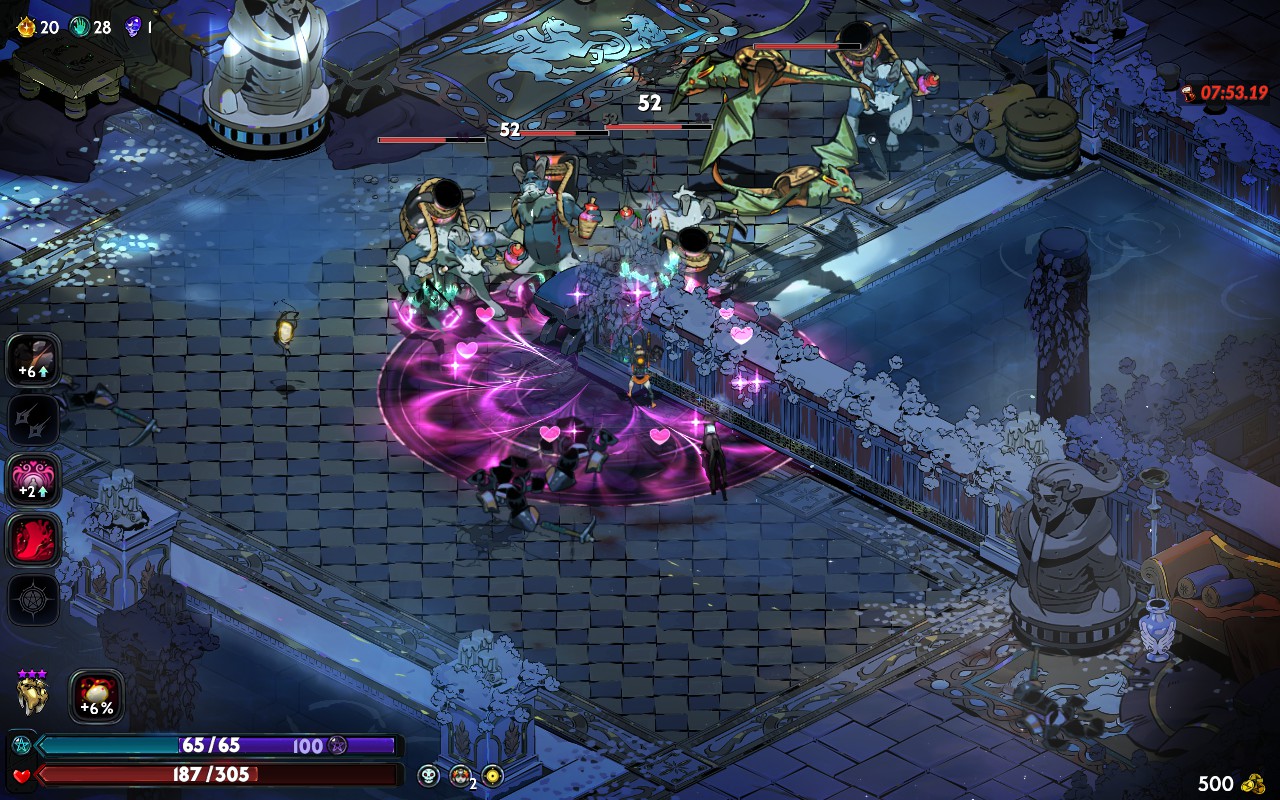Click the gold coins icon beside 500
The width and height of the screenshot is (1280, 800).
point(1252,782)
